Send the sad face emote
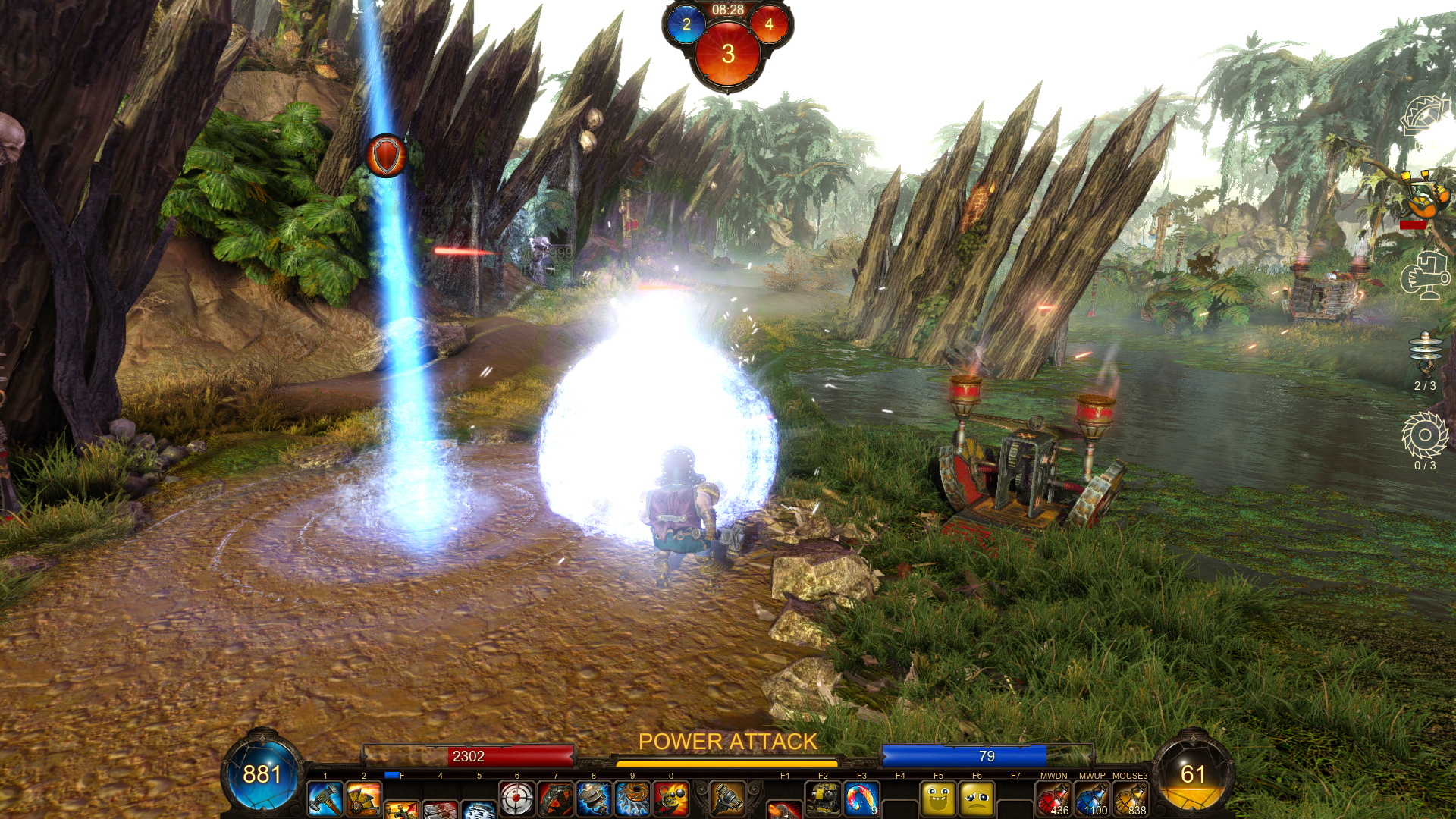 point(977,799)
